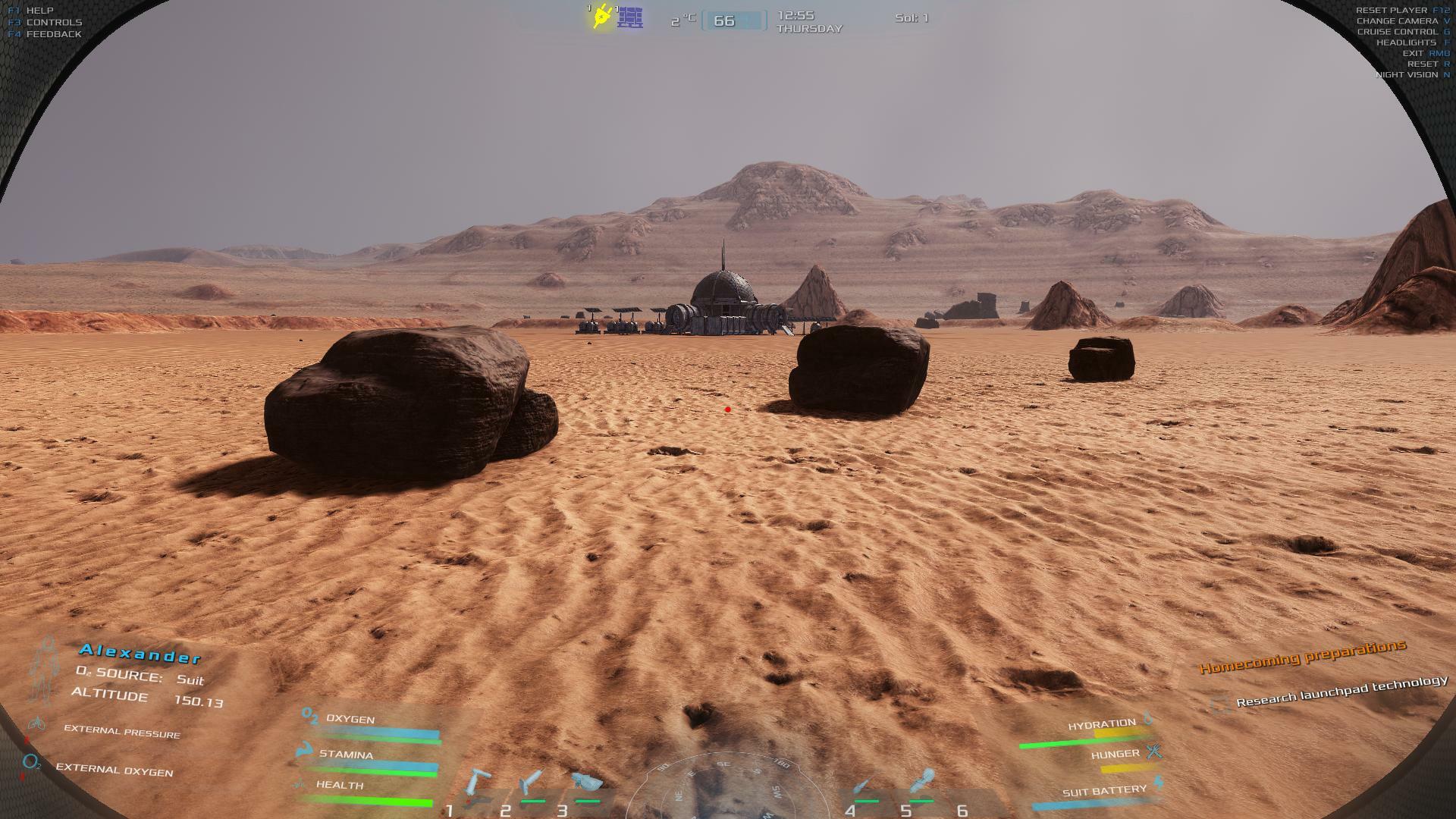This screenshot has width=1456, height=819.
Task: Click the yellow power plug status icon
Action: click(x=602, y=17)
